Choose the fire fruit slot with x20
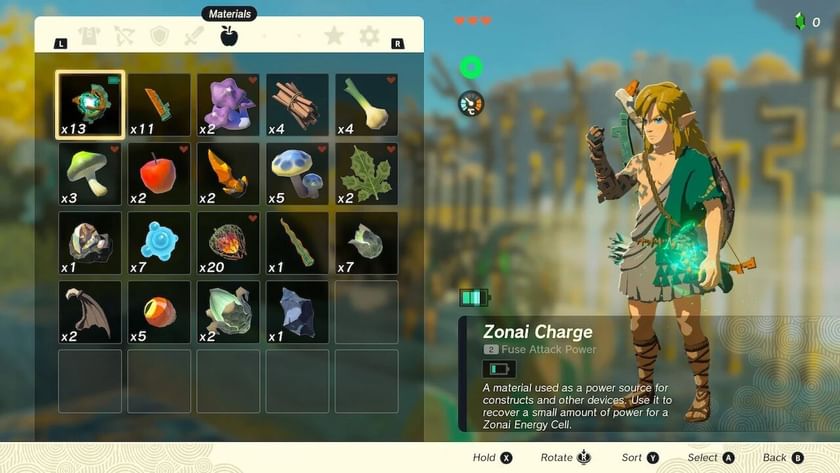Image resolution: width=840 pixels, height=473 pixels. pyautogui.click(x=228, y=242)
